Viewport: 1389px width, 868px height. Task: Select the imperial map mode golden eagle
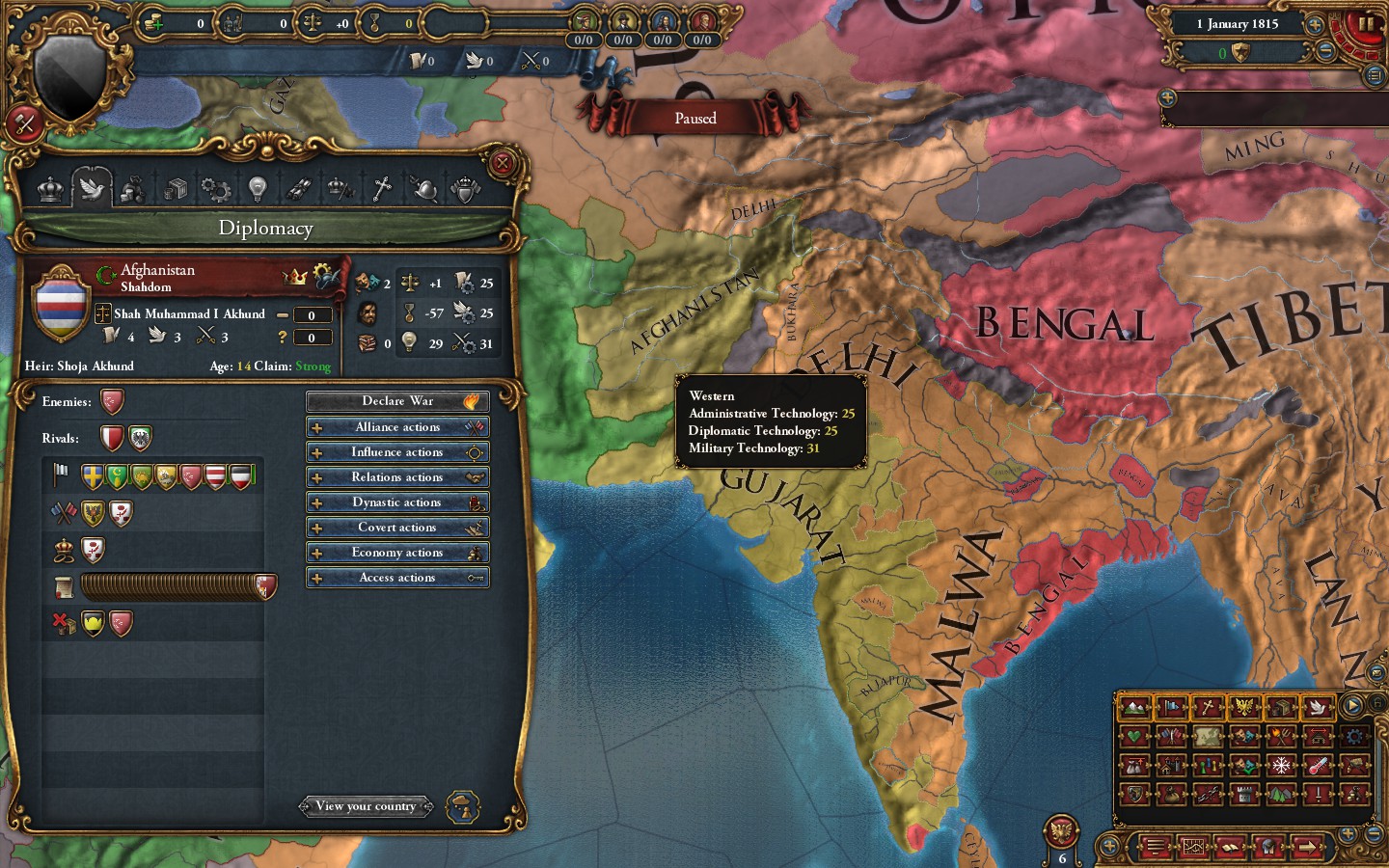point(1244,707)
